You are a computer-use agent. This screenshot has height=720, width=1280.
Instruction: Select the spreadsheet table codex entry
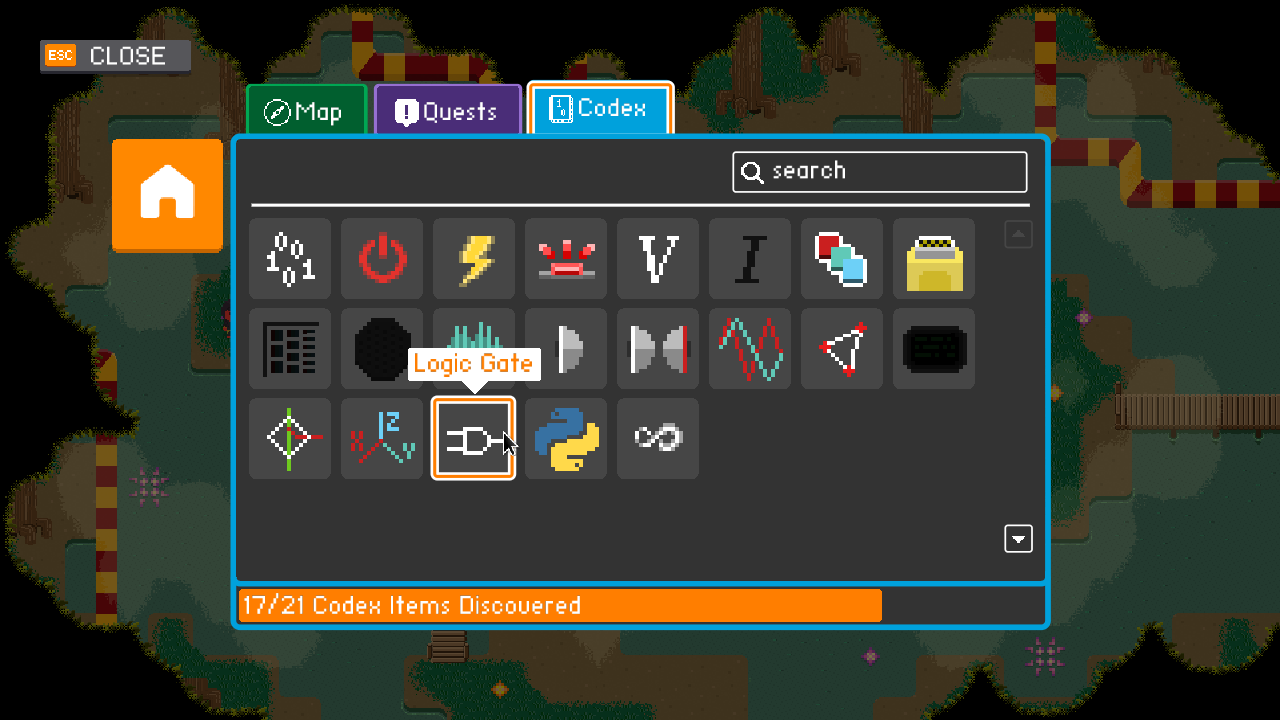point(289,349)
